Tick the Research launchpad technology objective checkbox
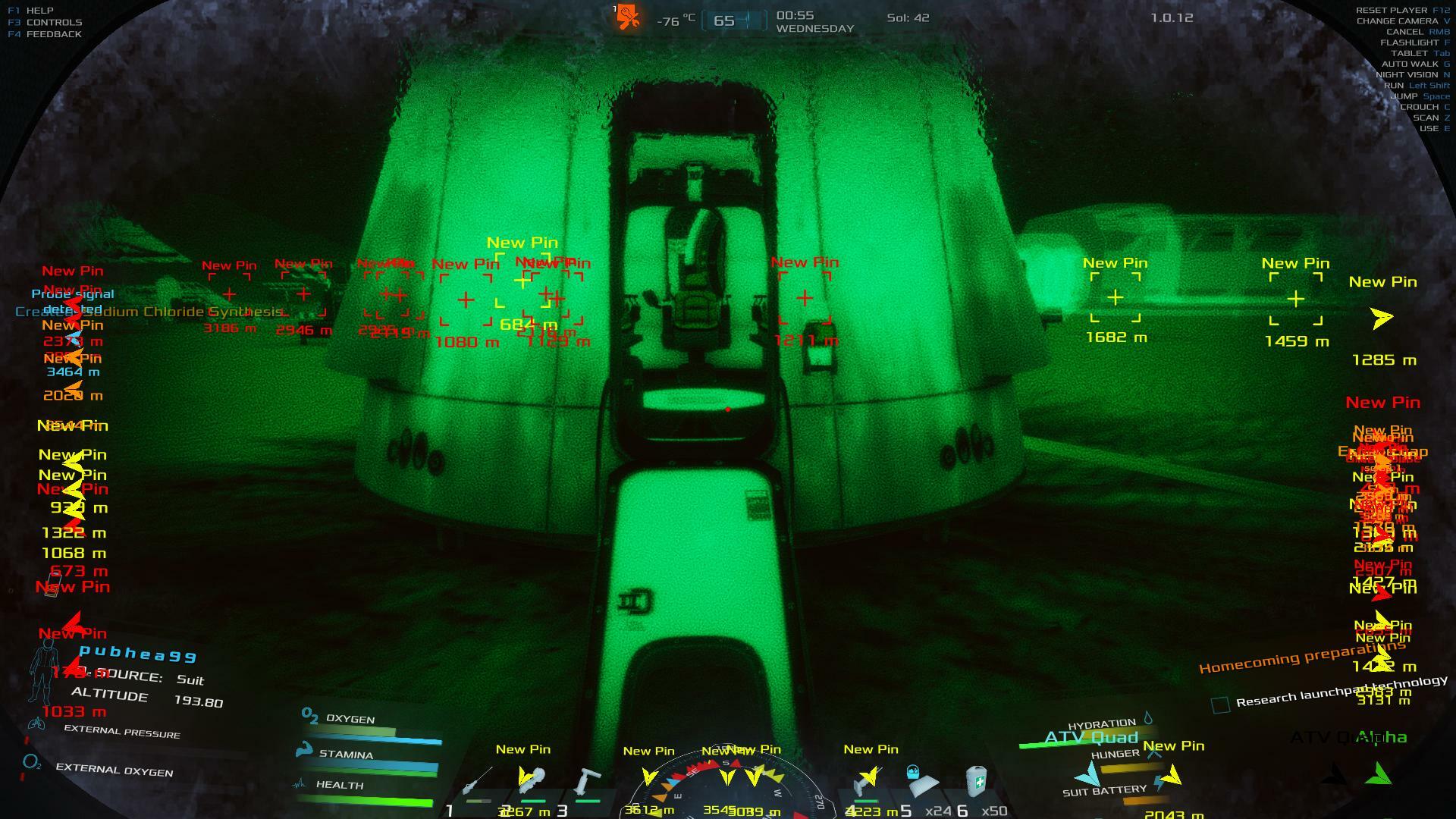The height and width of the screenshot is (819, 1456). [1220, 705]
